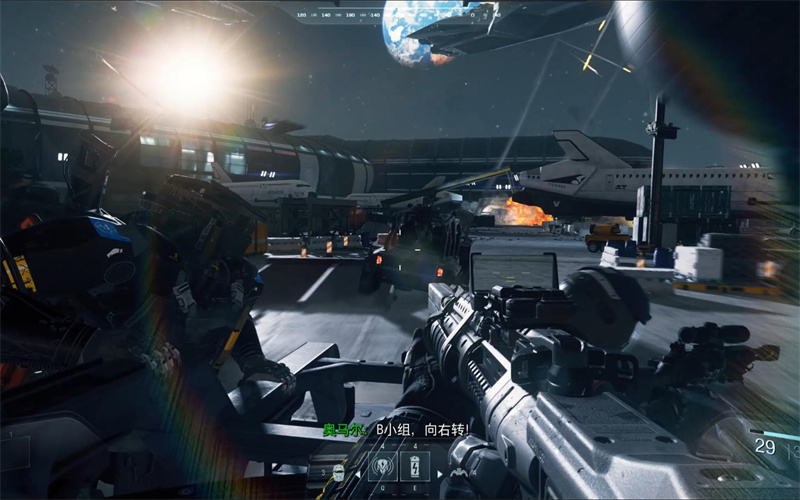This screenshot has height=500, width=800.
Task: Choose the helmet-shaped grenade icon
Action: pyautogui.click(x=338, y=472)
